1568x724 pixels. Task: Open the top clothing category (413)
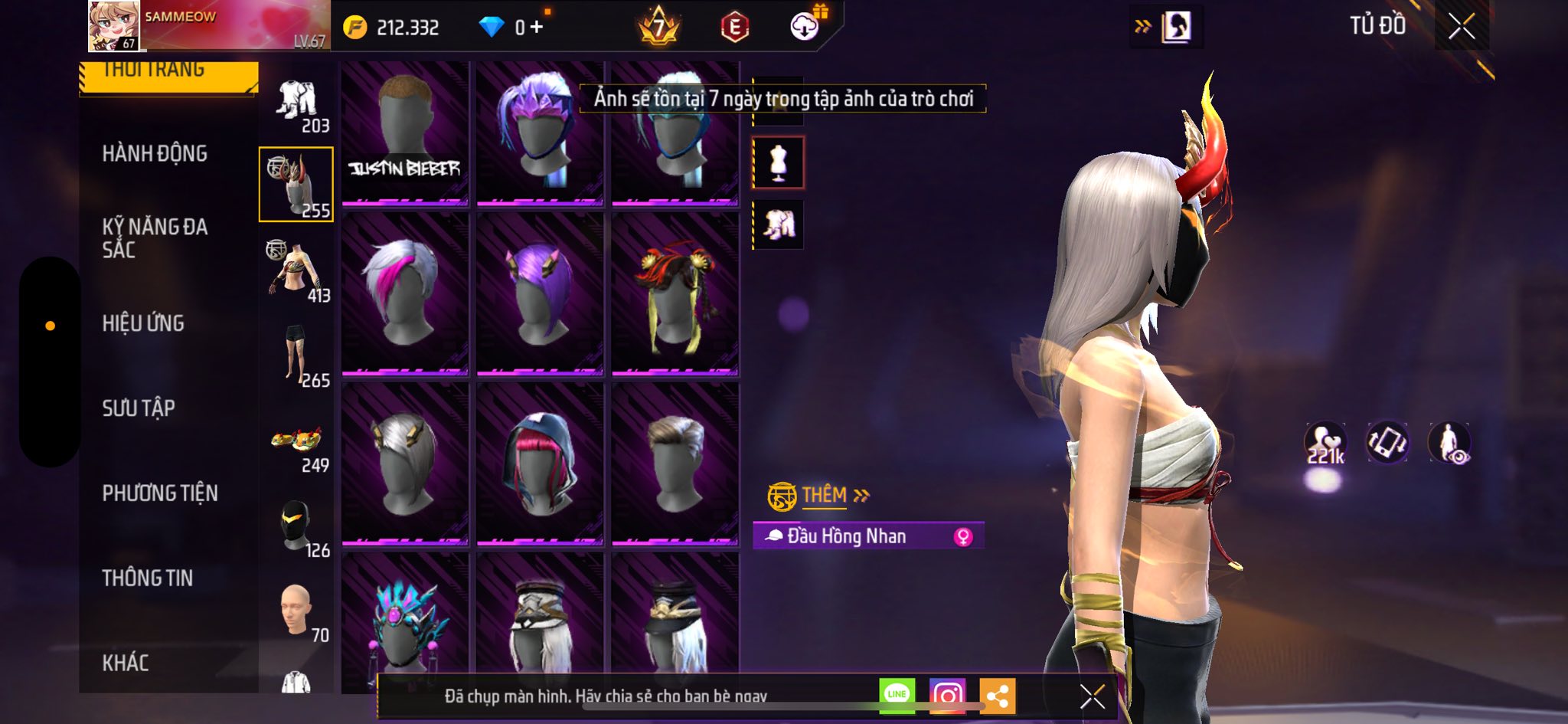click(x=297, y=270)
